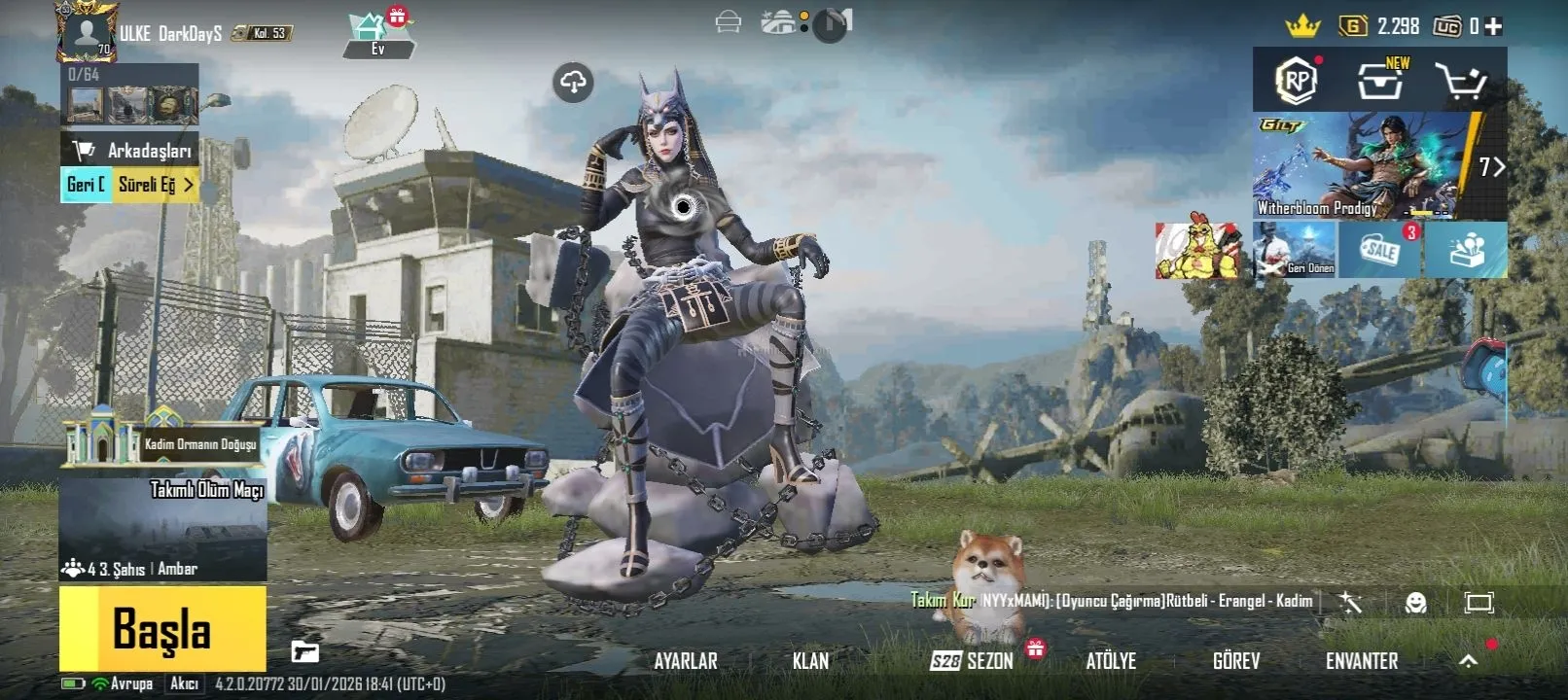Open the ENVANTER inventory

pos(1361,661)
